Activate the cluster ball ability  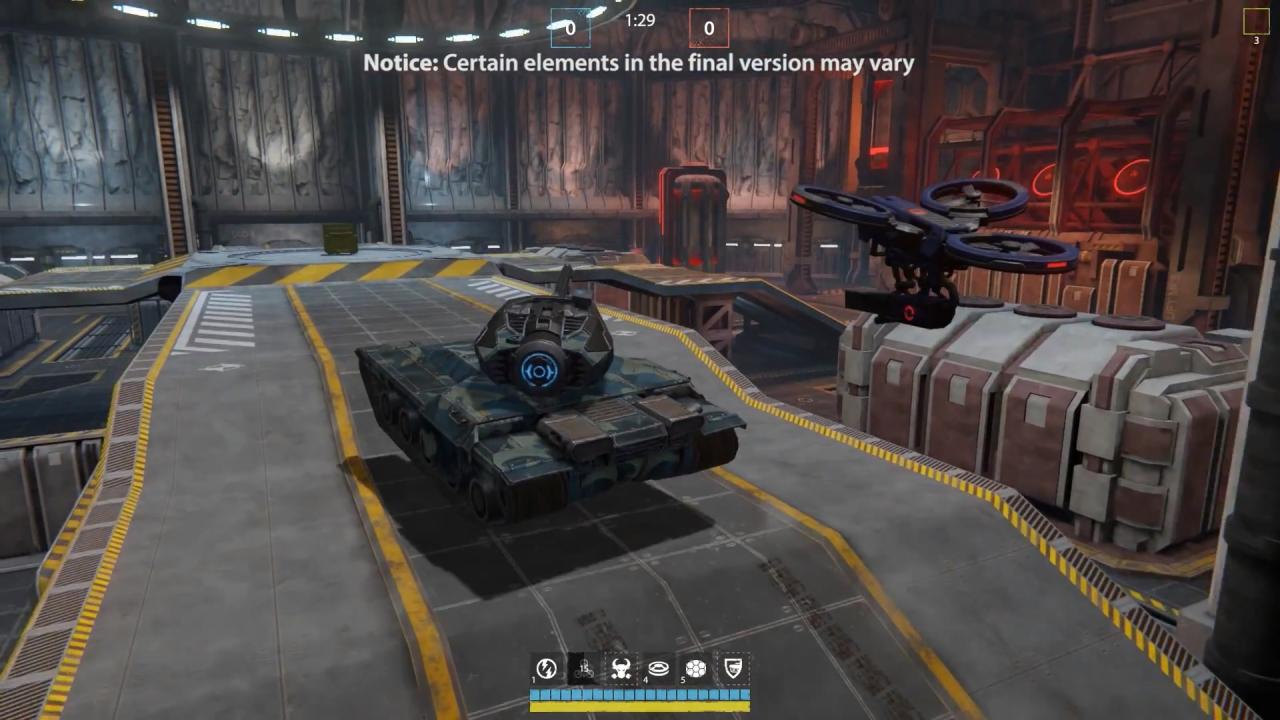(x=696, y=668)
